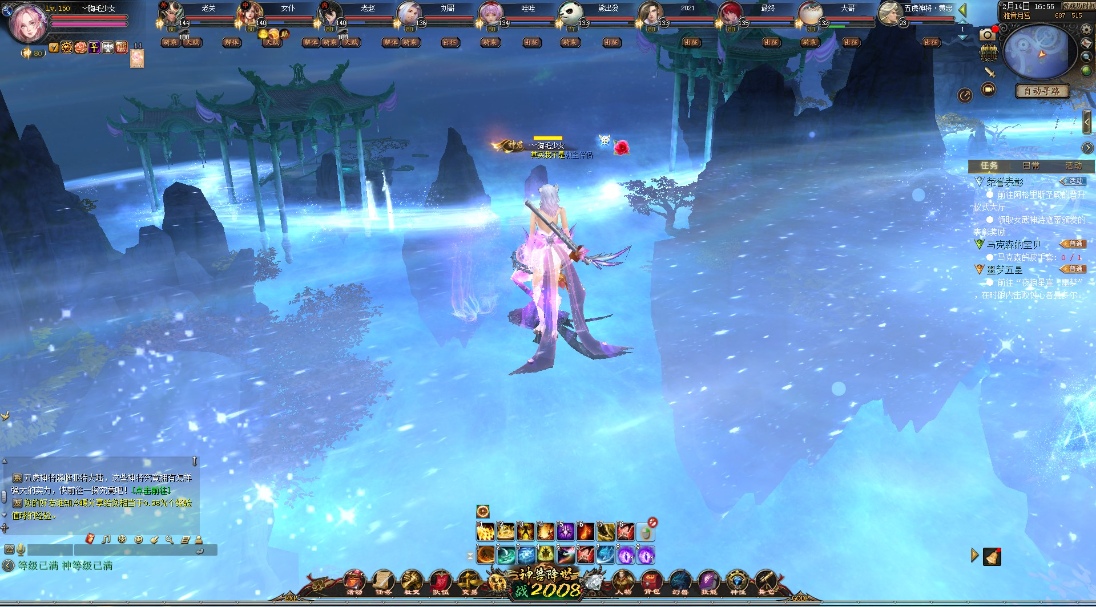Open the circular minimap
The height and width of the screenshot is (607, 1096).
click(x=1039, y=51)
